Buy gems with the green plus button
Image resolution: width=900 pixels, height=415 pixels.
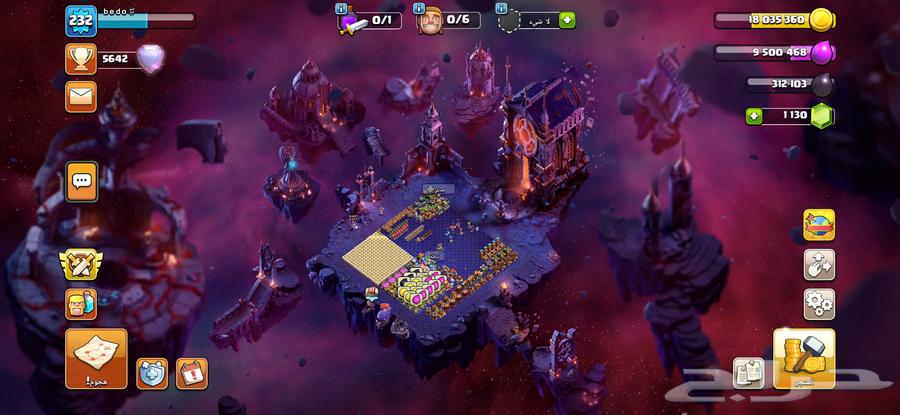click(x=753, y=116)
